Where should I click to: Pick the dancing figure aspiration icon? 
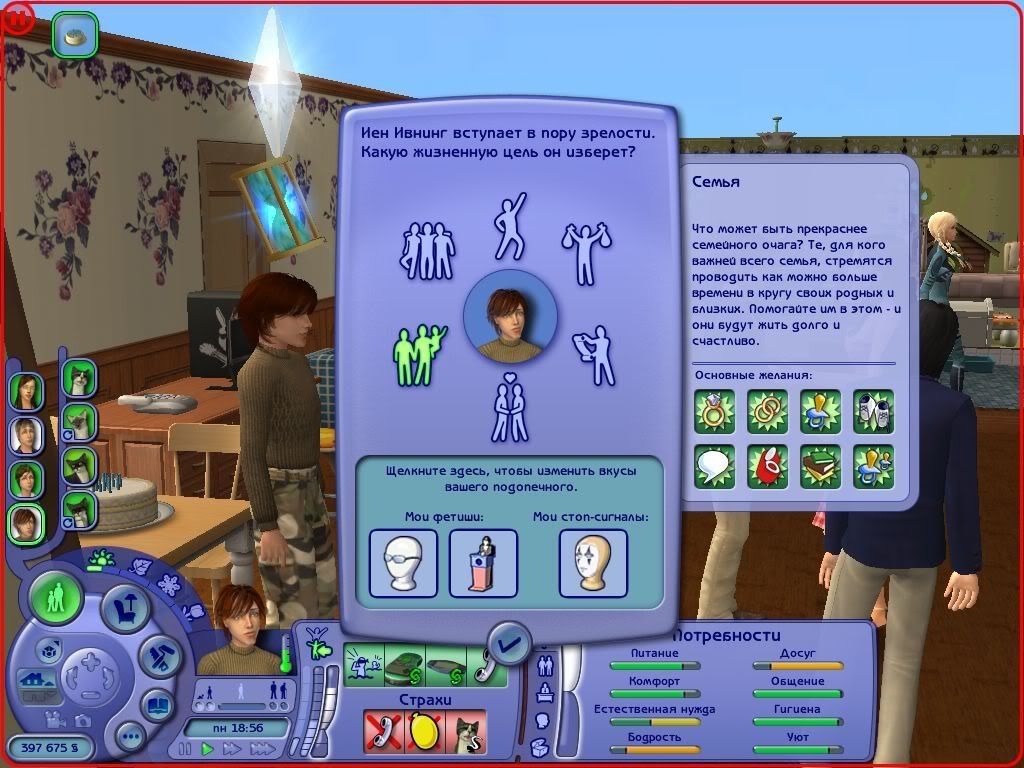pos(510,225)
